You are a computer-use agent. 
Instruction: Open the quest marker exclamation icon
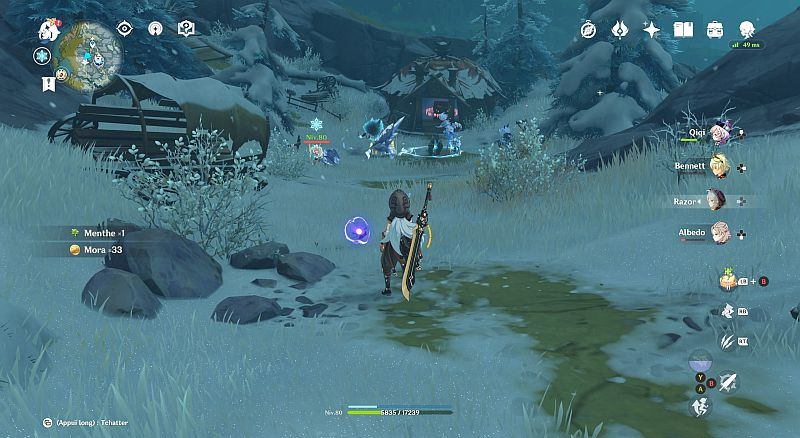point(48,85)
